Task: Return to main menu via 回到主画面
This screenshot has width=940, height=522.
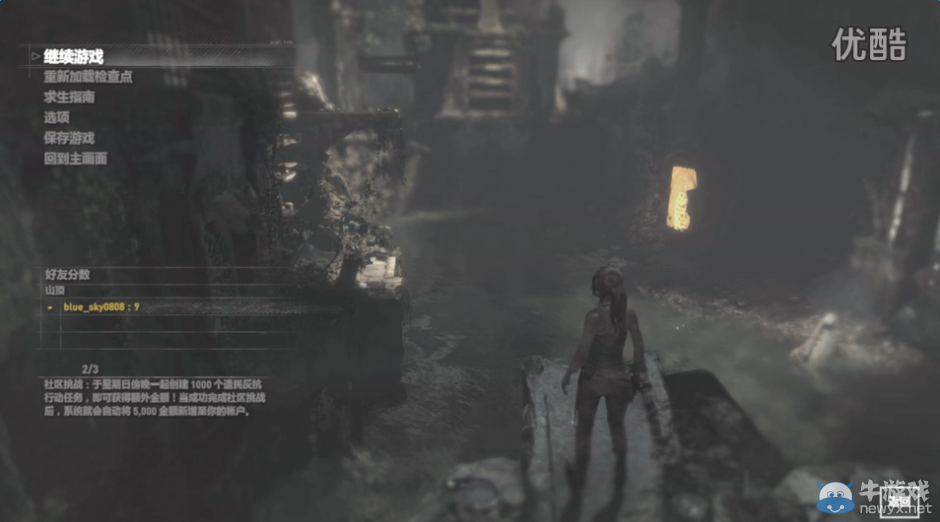Action: click(75, 158)
